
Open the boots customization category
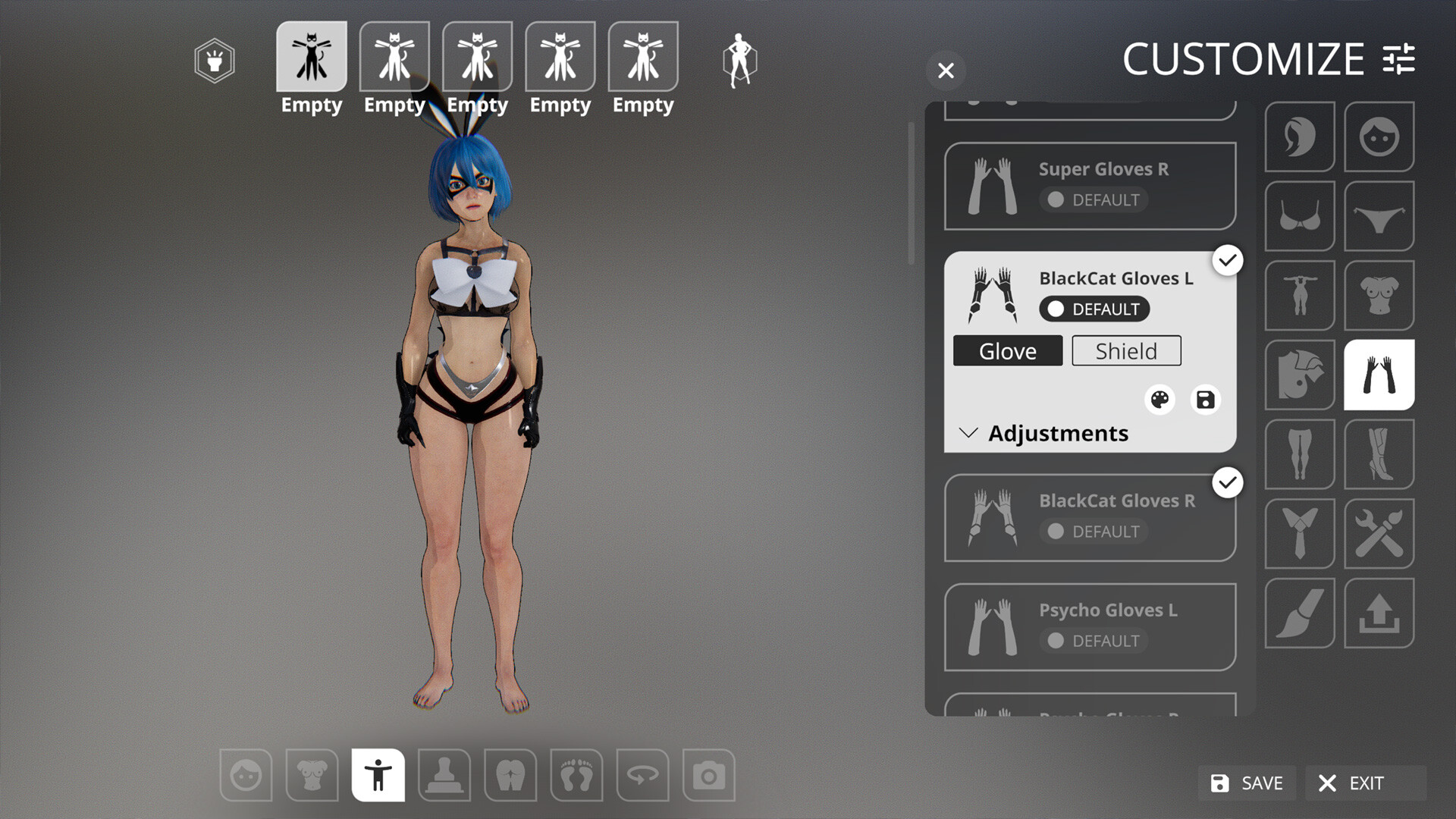point(1379,453)
